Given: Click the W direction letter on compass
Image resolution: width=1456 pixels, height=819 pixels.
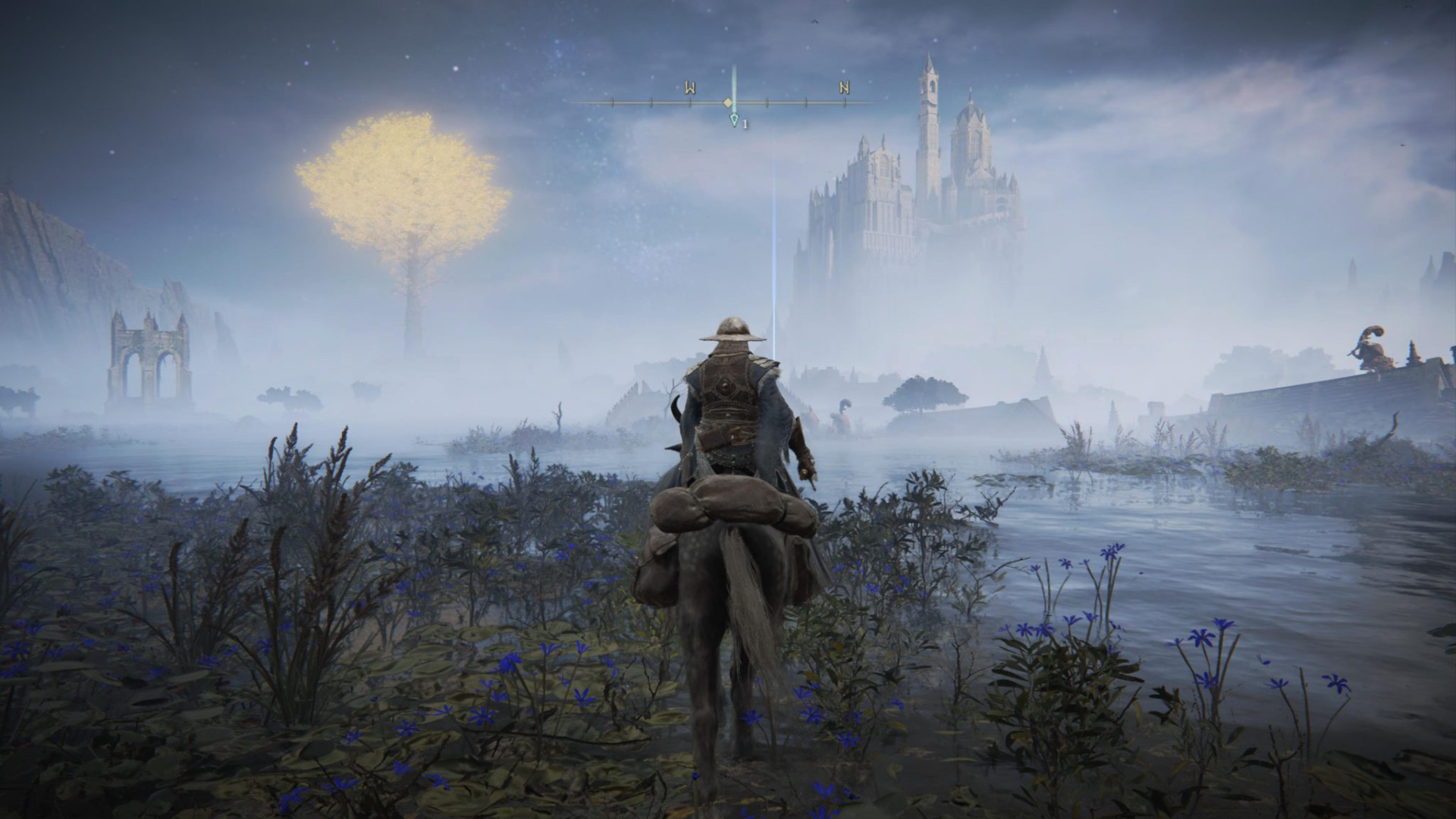Looking at the screenshot, I should 690,87.
